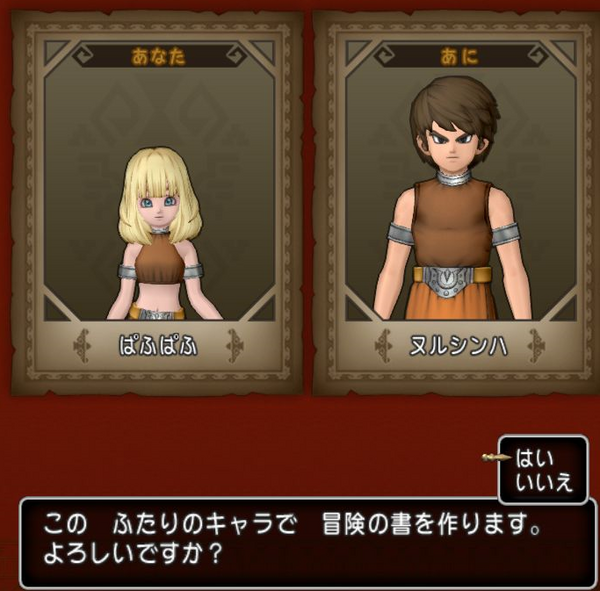
Task: Choose いいえ to decline
Action: tap(544, 484)
